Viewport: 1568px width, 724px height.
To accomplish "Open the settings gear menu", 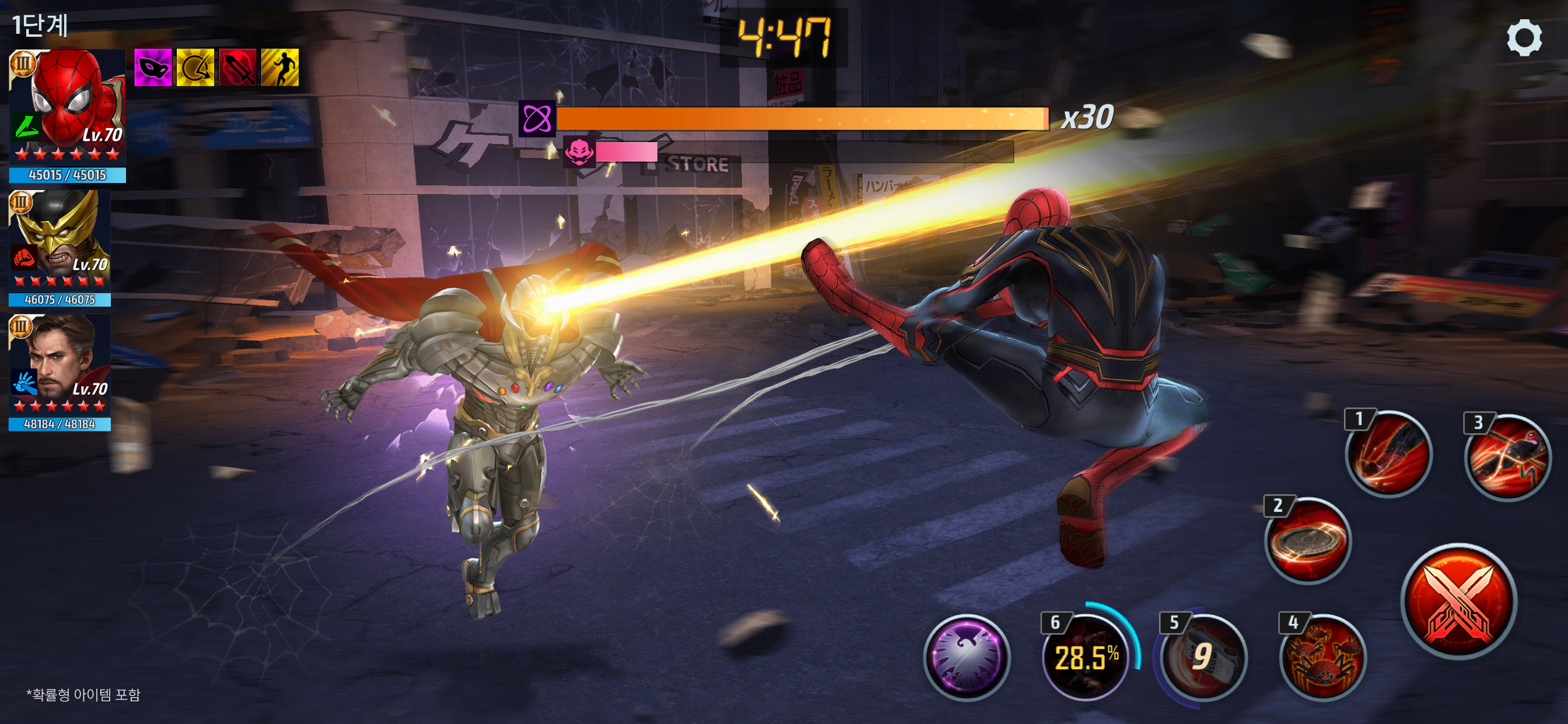I will pos(1524,38).
